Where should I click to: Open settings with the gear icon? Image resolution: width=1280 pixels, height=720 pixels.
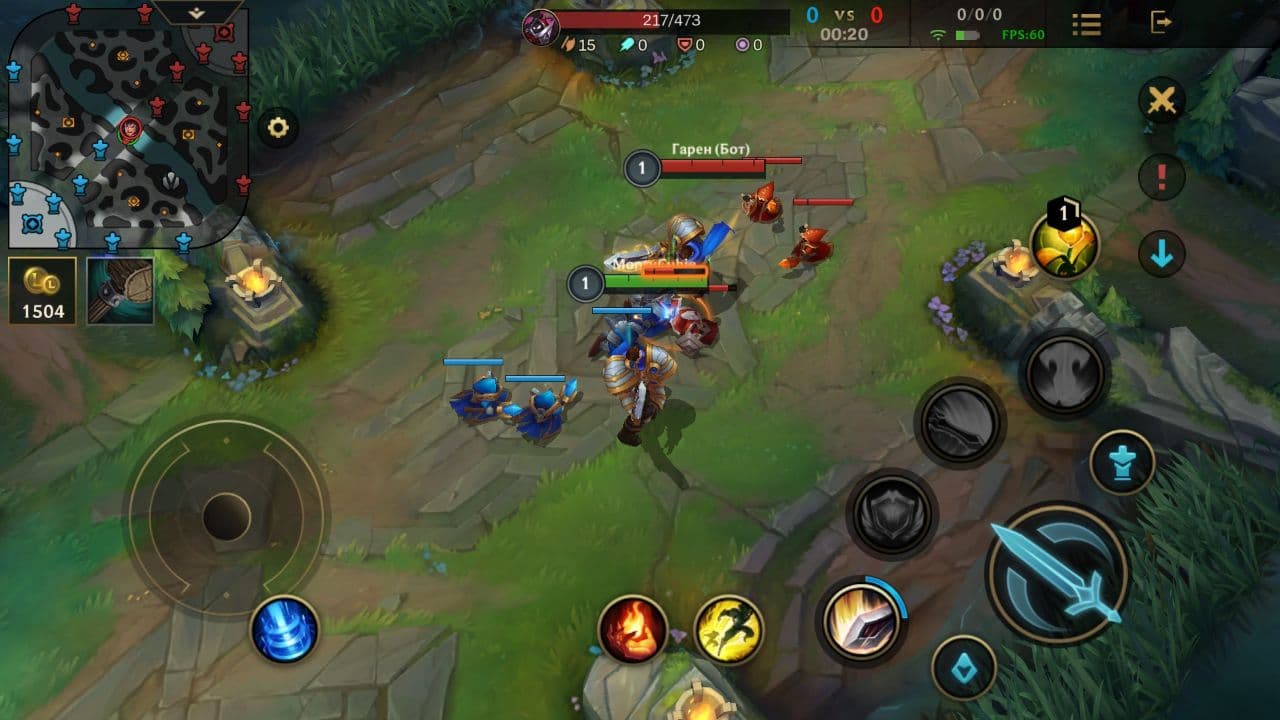(278, 128)
